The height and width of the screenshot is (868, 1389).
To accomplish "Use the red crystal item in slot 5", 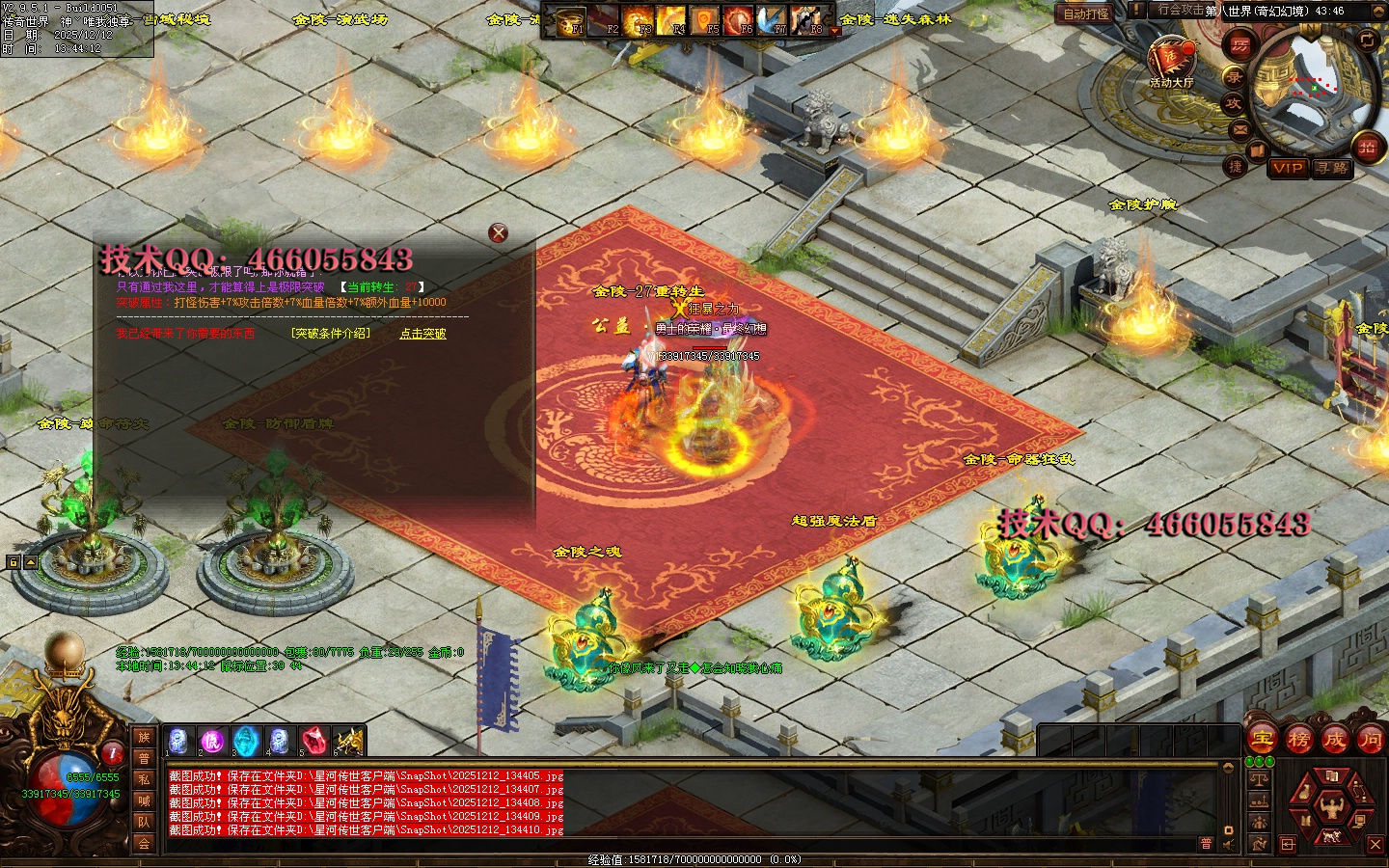I will point(313,741).
